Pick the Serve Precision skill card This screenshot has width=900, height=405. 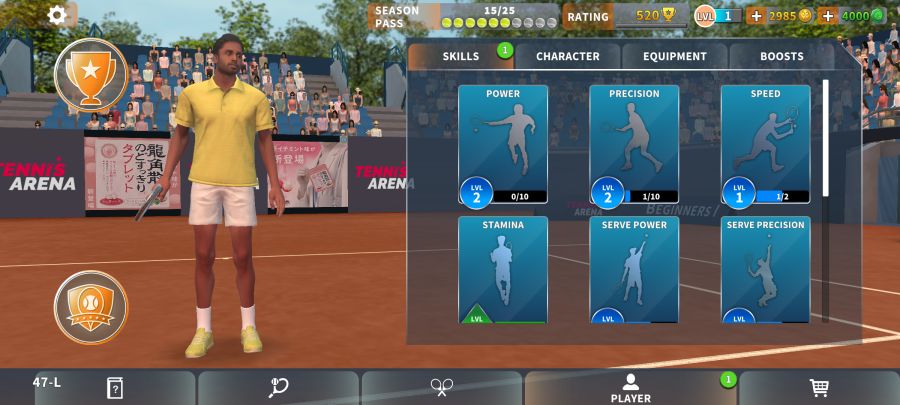point(765,270)
